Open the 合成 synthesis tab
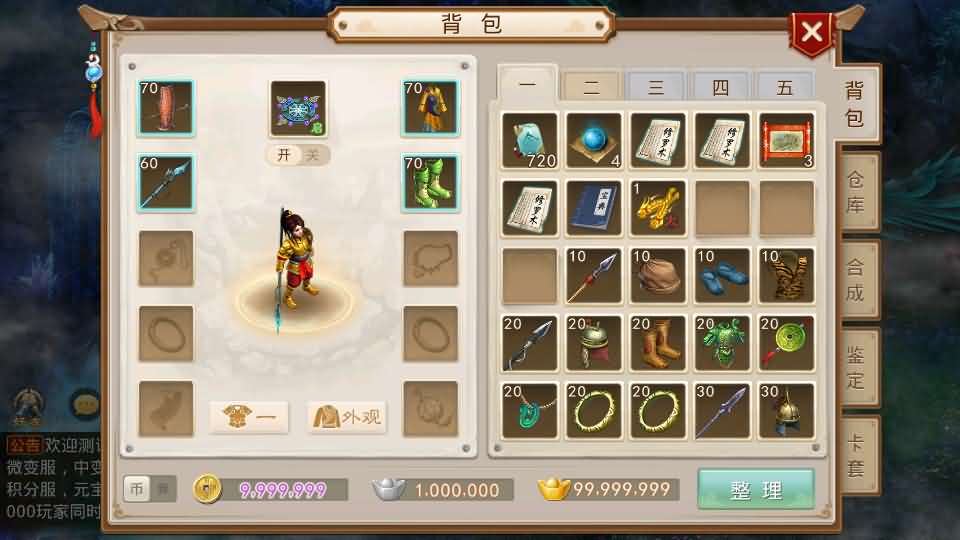 click(x=856, y=280)
